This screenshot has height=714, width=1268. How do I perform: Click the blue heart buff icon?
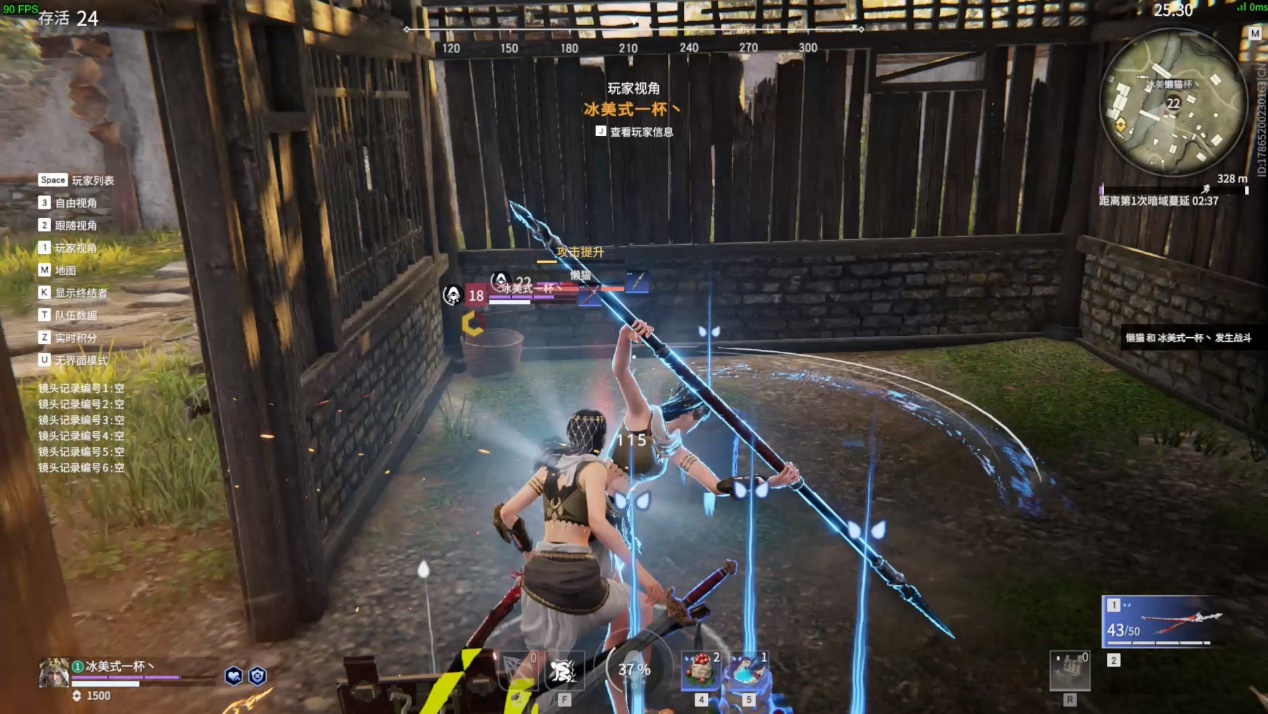point(234,675)
